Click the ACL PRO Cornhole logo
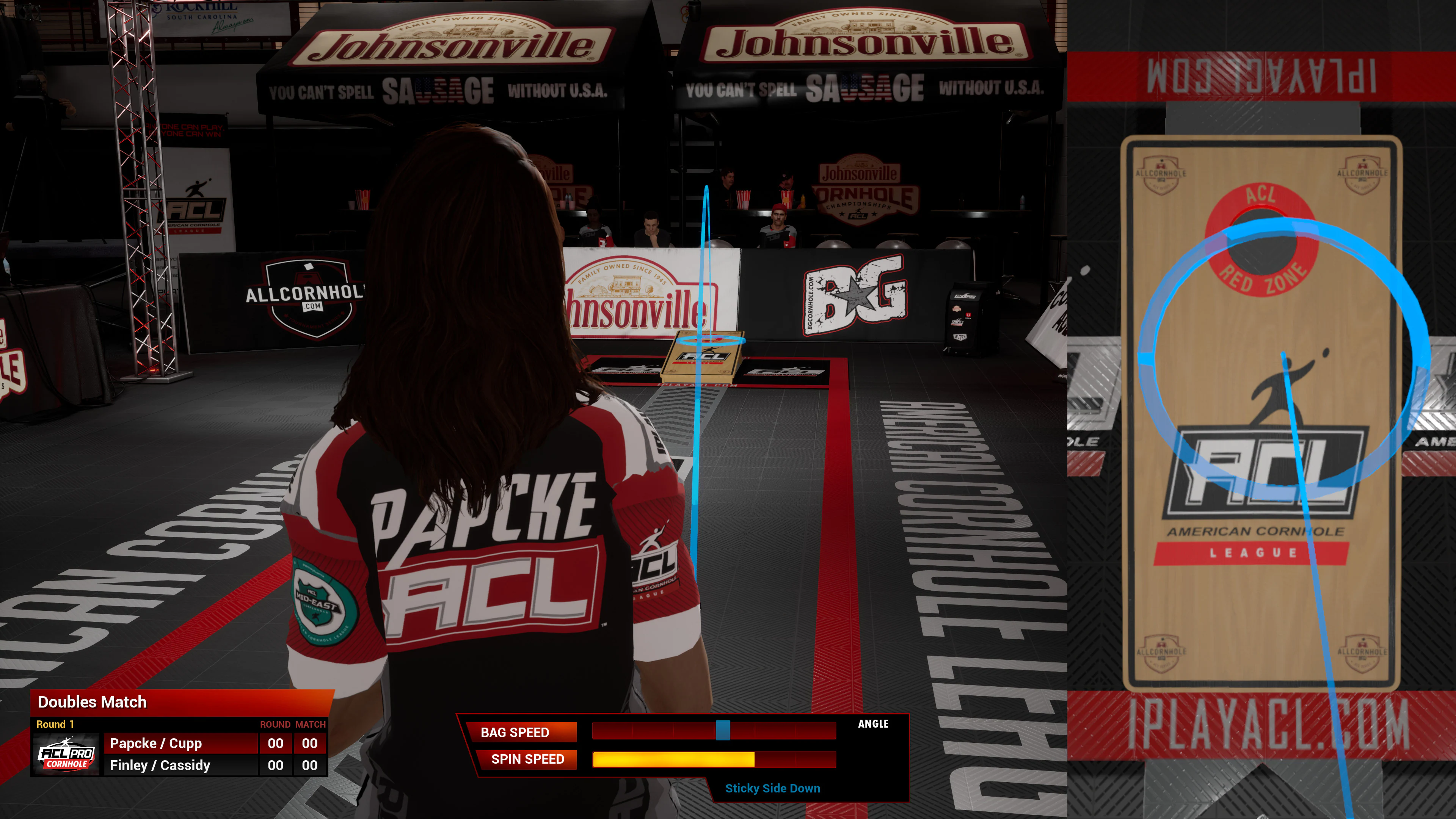 tap(67, 754)
